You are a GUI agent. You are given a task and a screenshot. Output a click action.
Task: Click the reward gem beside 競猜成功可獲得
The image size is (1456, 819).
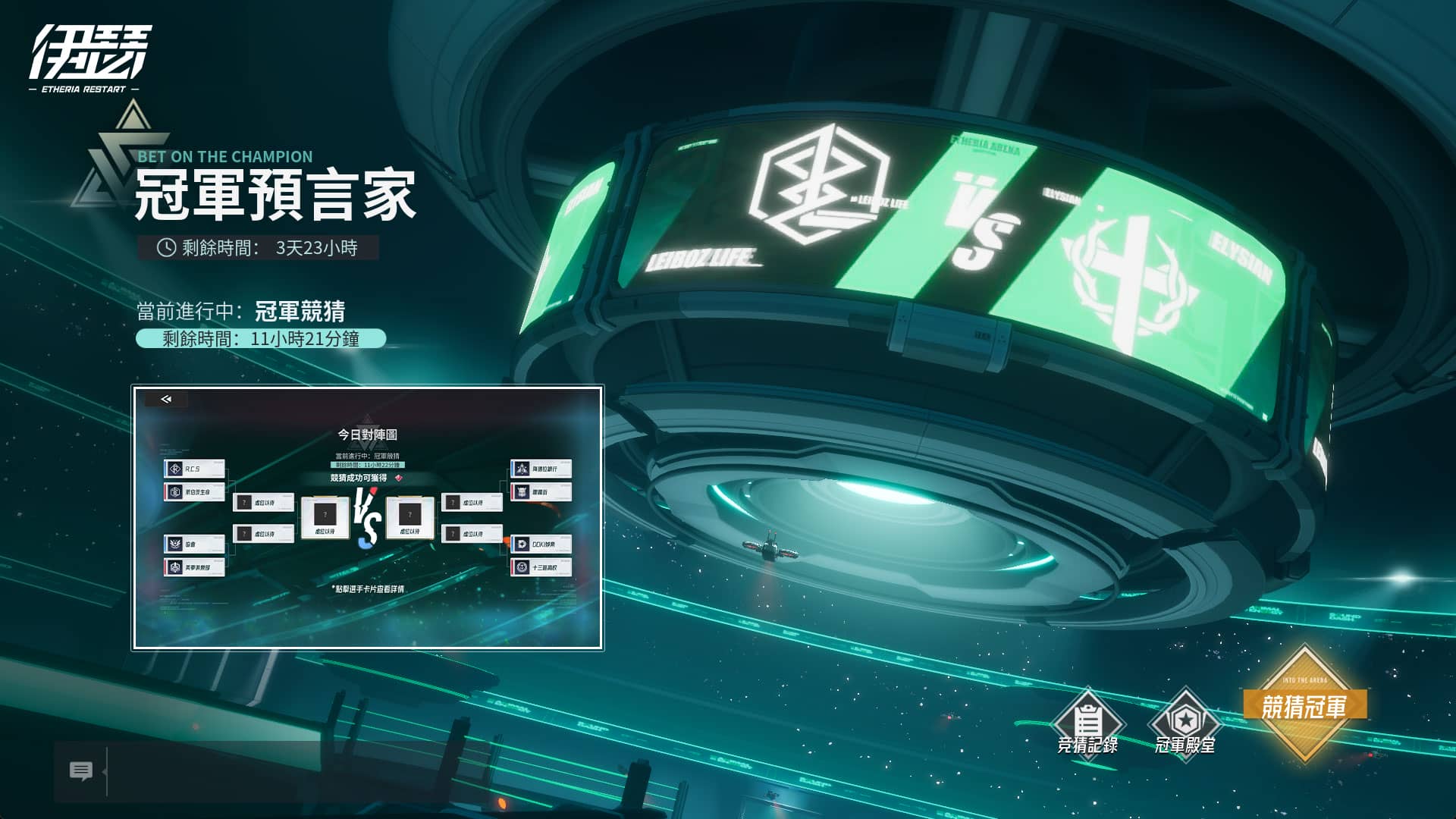click(398, 478)
